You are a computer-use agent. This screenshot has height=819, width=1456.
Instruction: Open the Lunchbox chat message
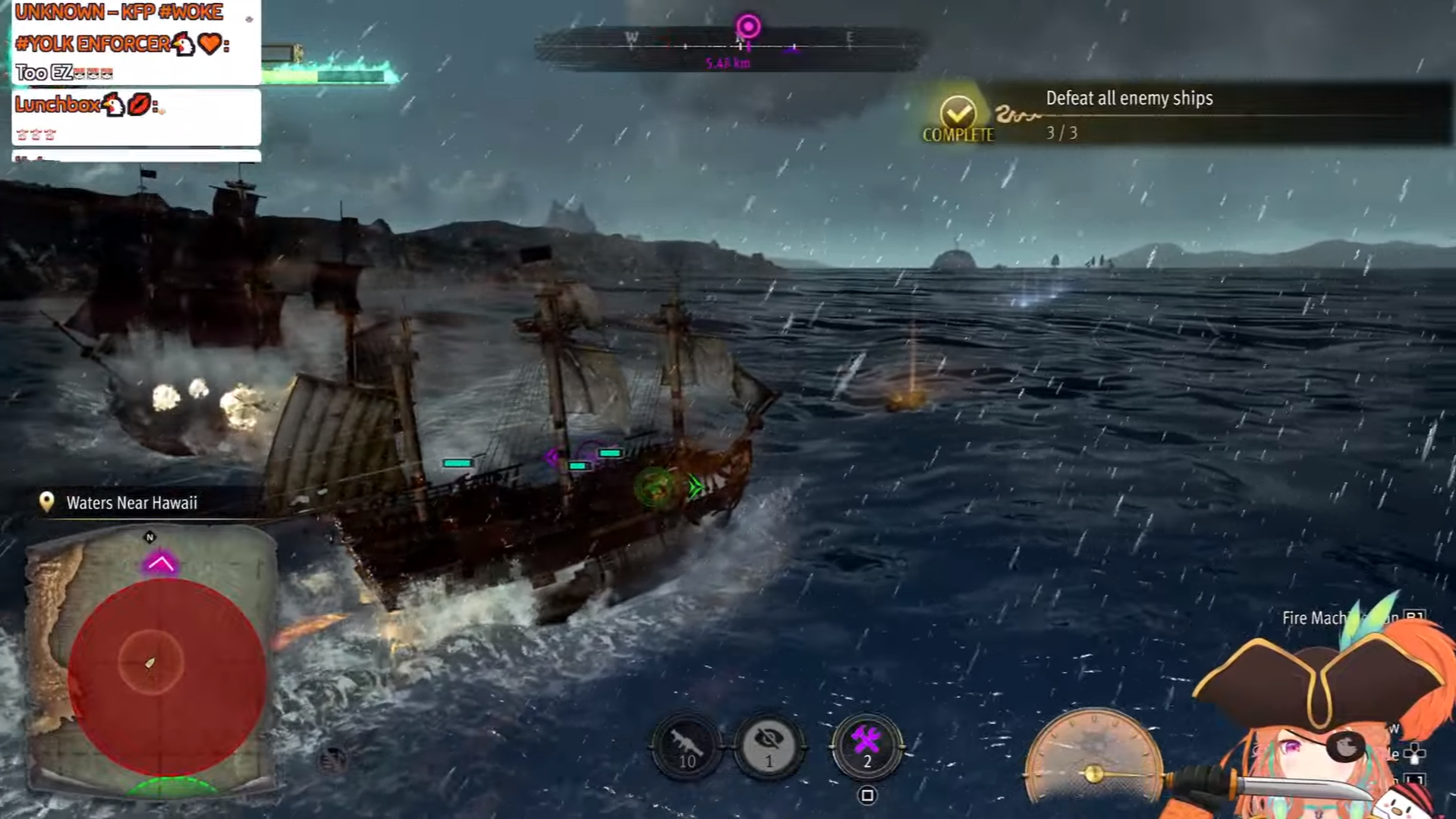pyautogui.click(x=137, y=117)
